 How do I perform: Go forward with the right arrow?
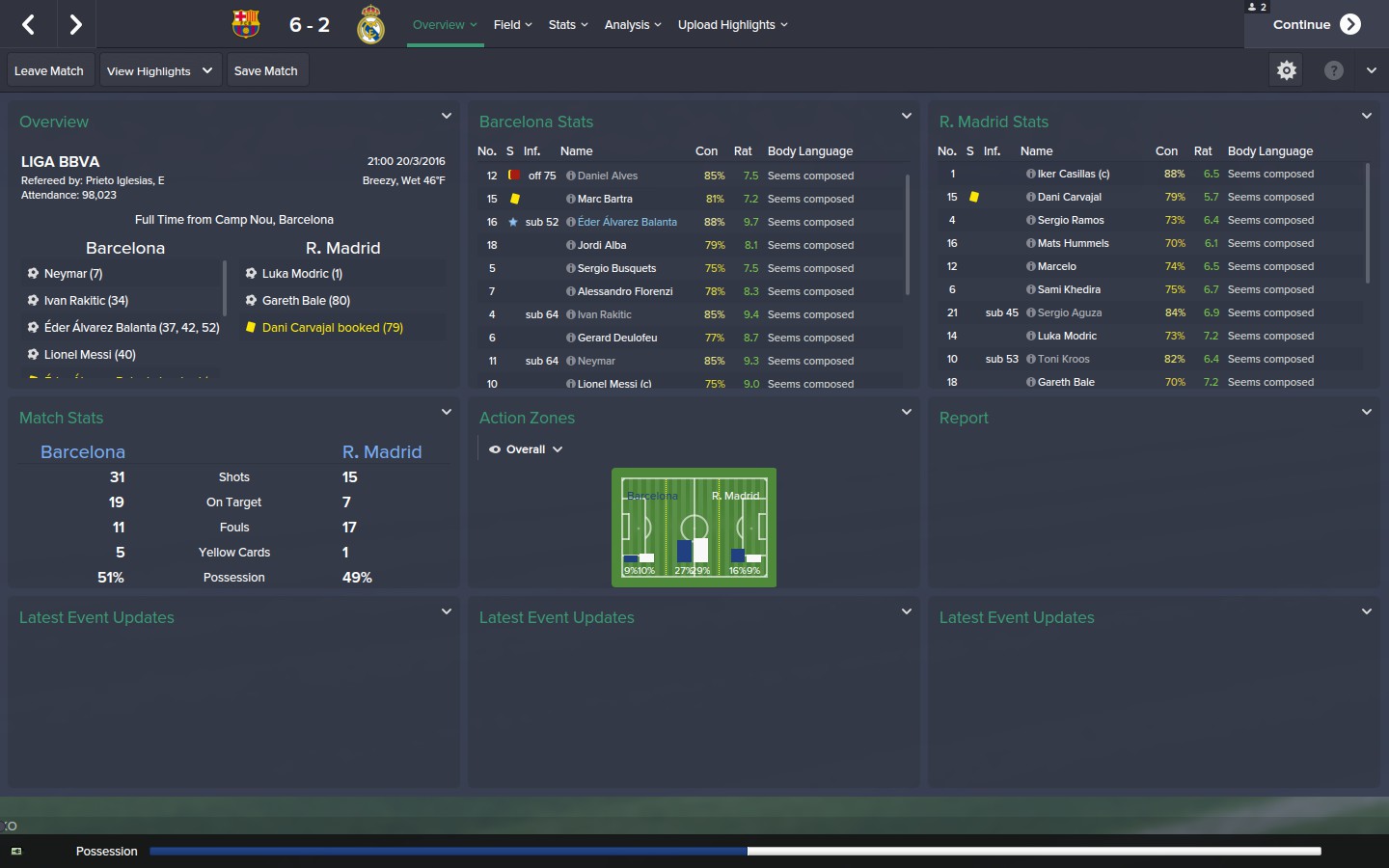pos(75,25)
